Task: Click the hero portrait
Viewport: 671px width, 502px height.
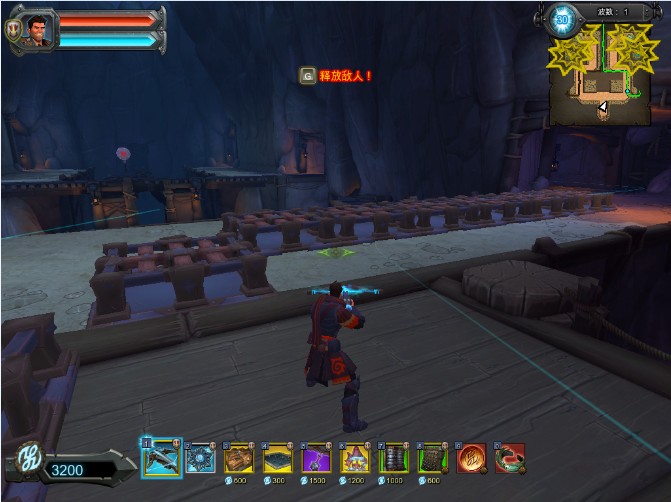Action: (x=36, y=27)
